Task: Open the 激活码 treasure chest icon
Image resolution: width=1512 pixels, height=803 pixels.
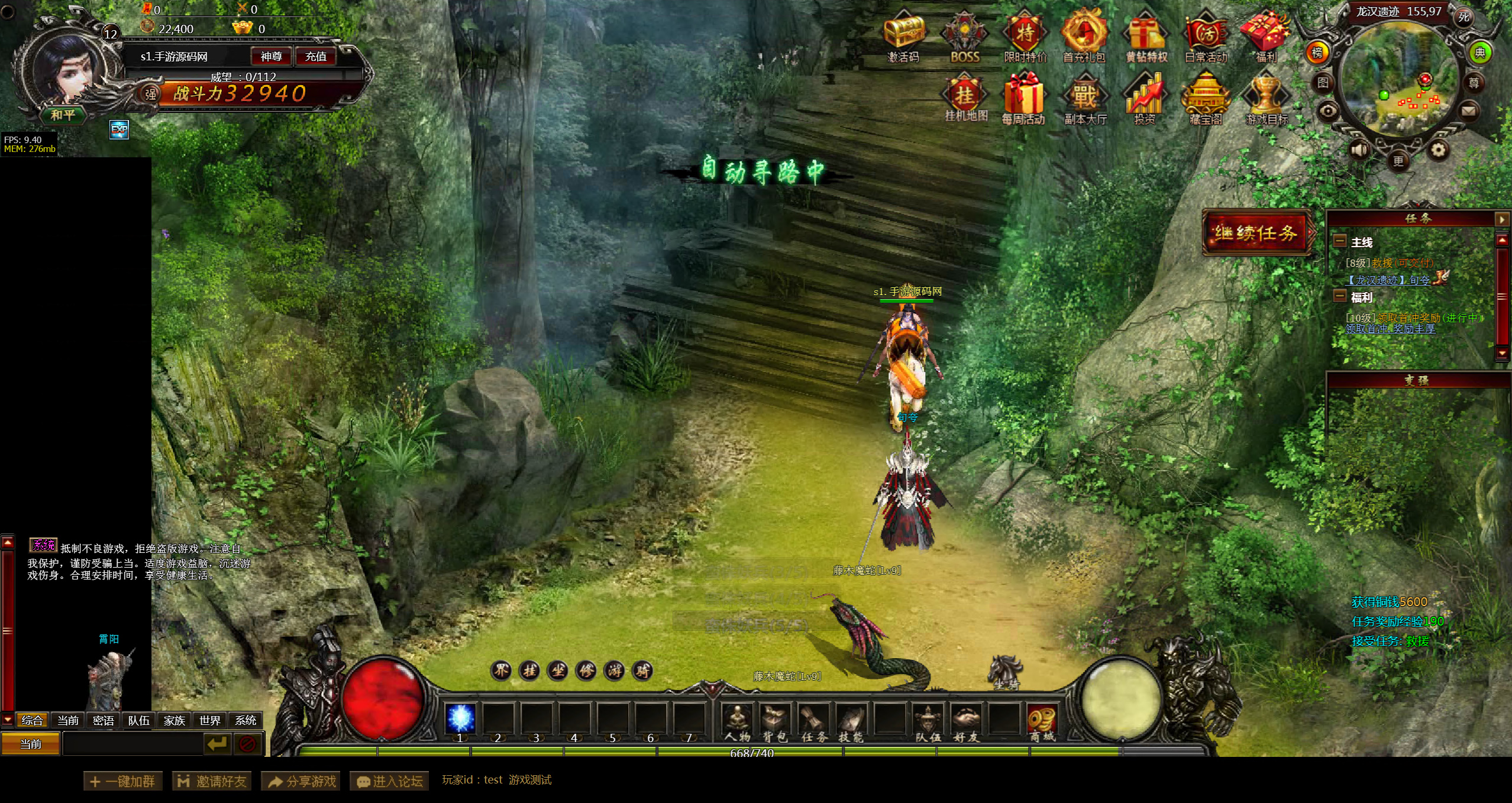Action: pyautogui.click(x=904, y=35)
